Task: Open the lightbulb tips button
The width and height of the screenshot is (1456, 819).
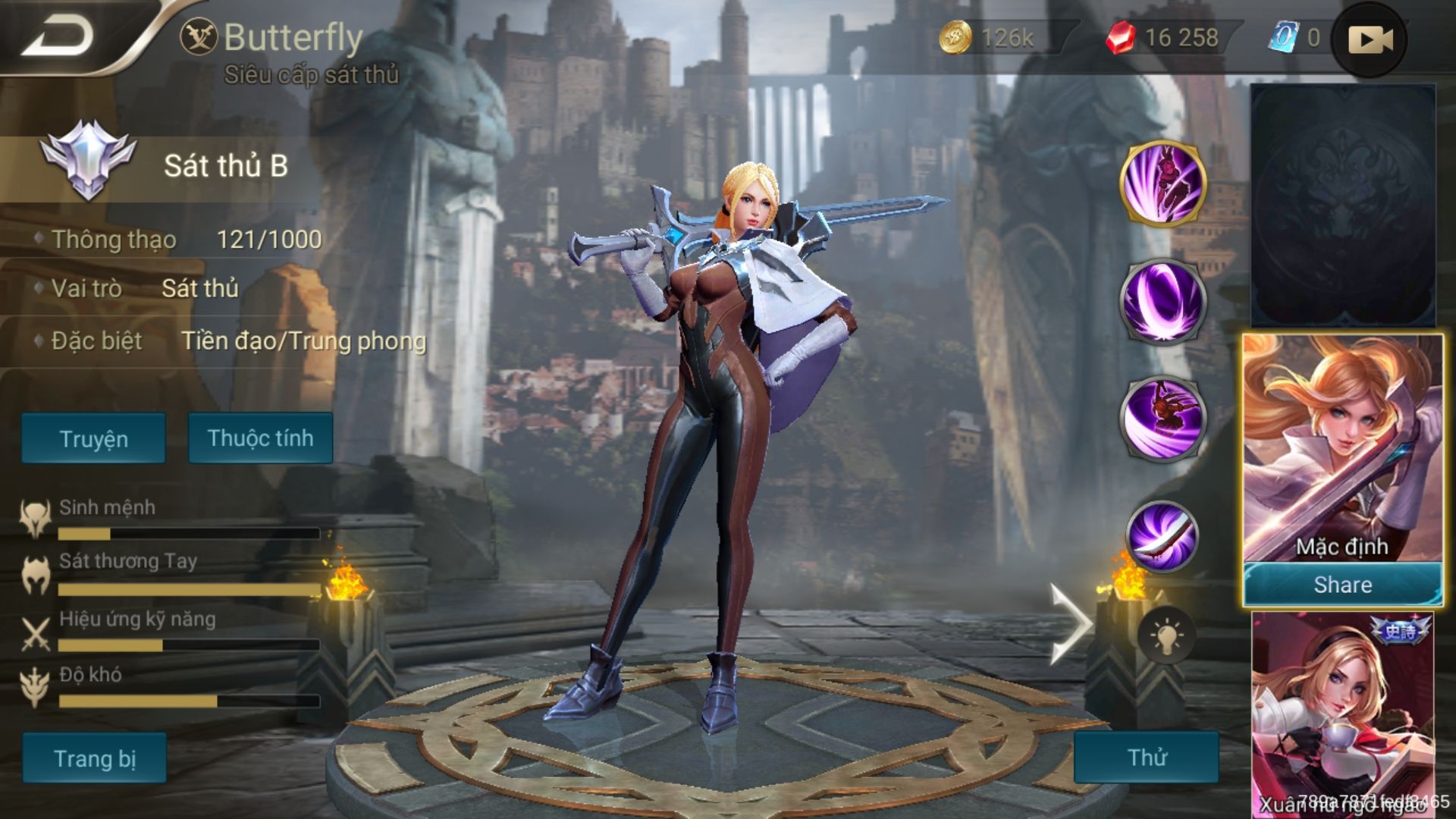Action: pyautogui.click(x=1166, y=635)
